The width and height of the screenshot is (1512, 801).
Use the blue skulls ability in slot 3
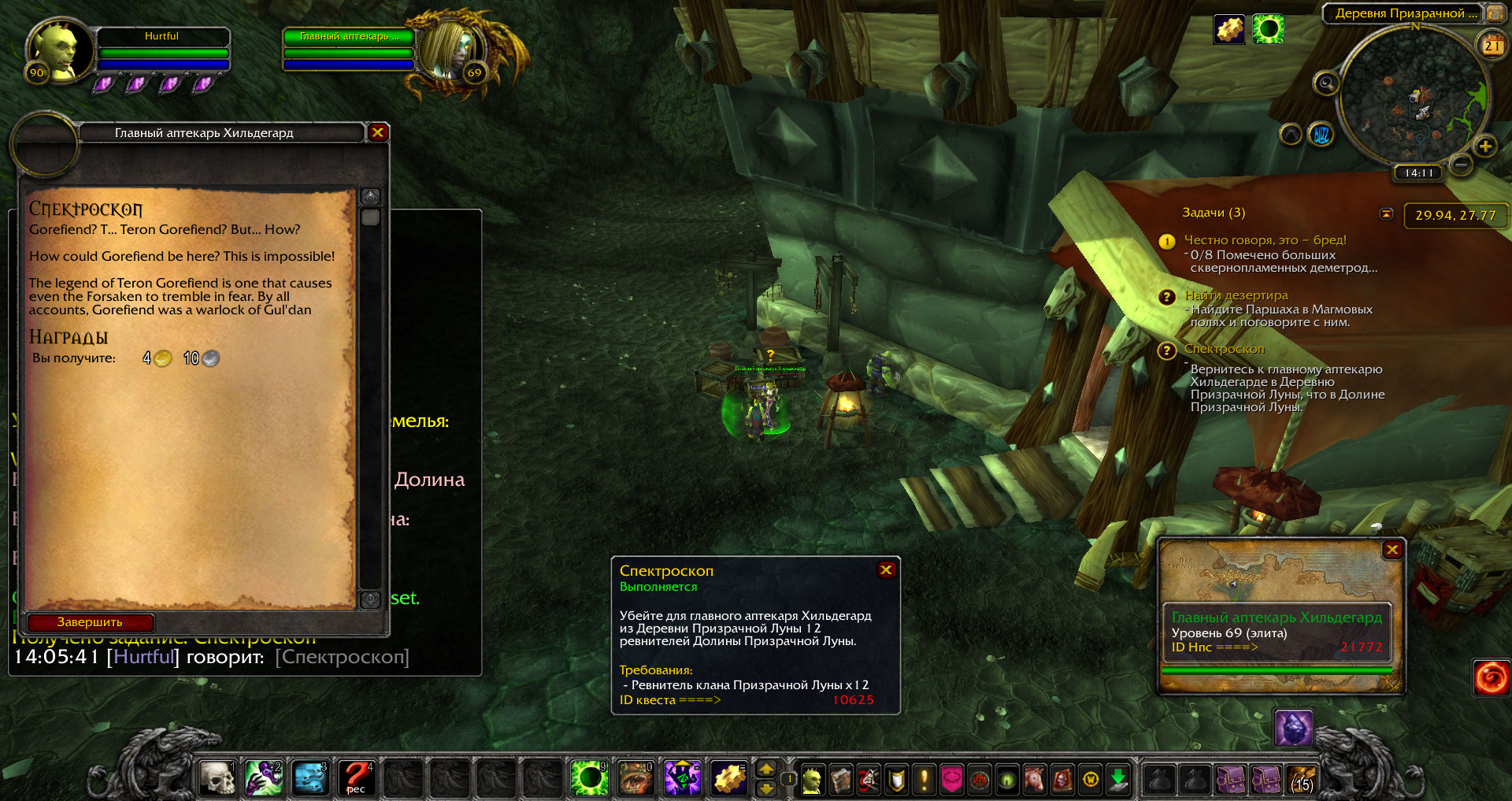point(309,778)
